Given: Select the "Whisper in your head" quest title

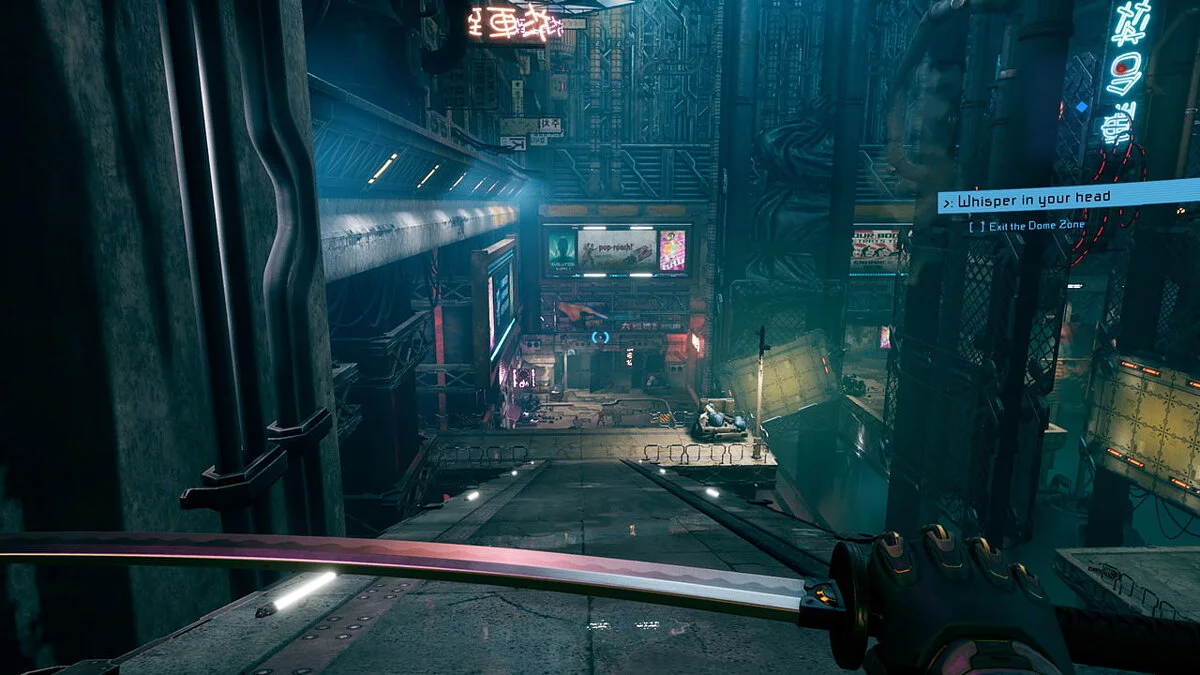Looking at the screenshot, I should pos(1034,199).
